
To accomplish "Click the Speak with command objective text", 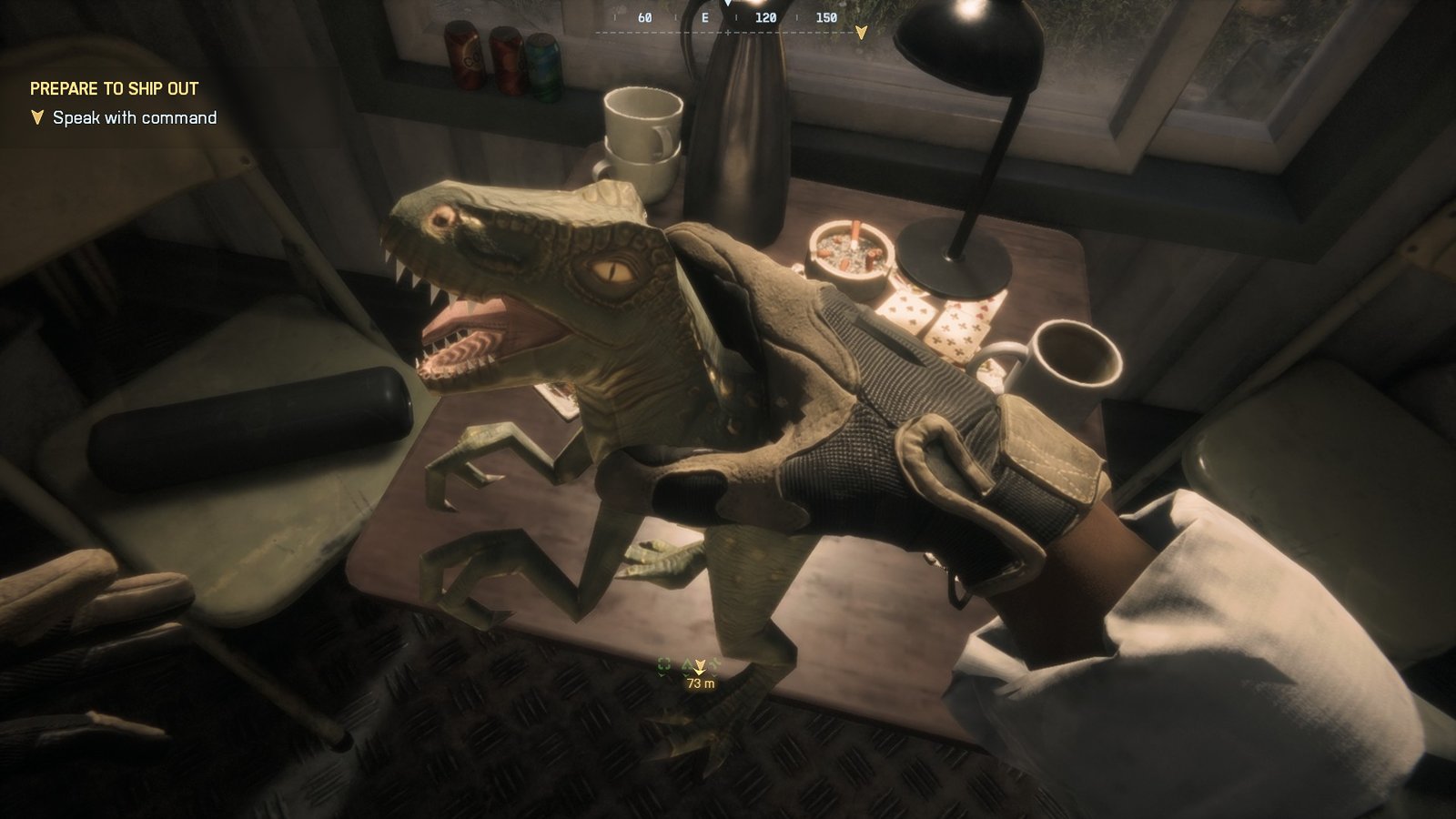I will tap(135, 117).
